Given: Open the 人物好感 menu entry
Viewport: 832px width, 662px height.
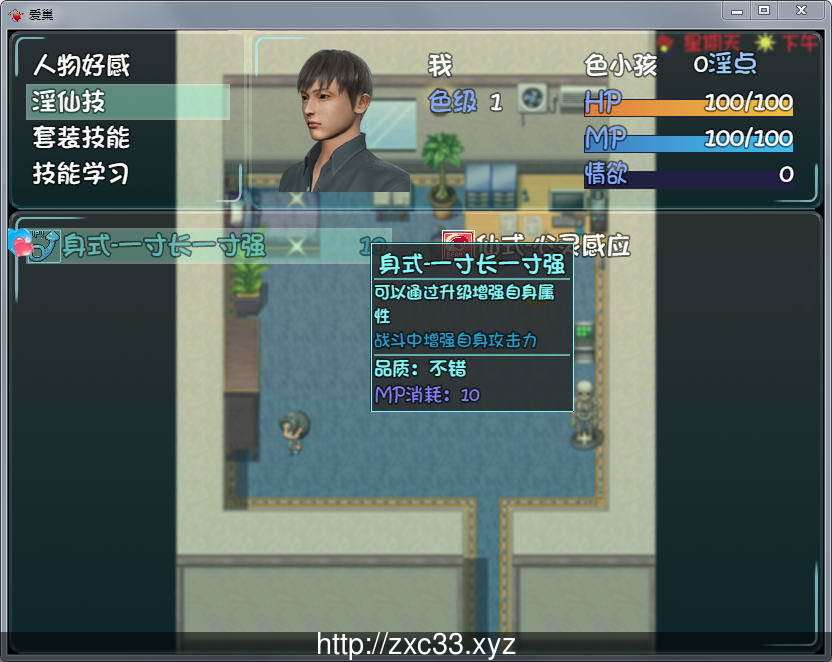Looking at the screenshot, I should tap(82, 66).
